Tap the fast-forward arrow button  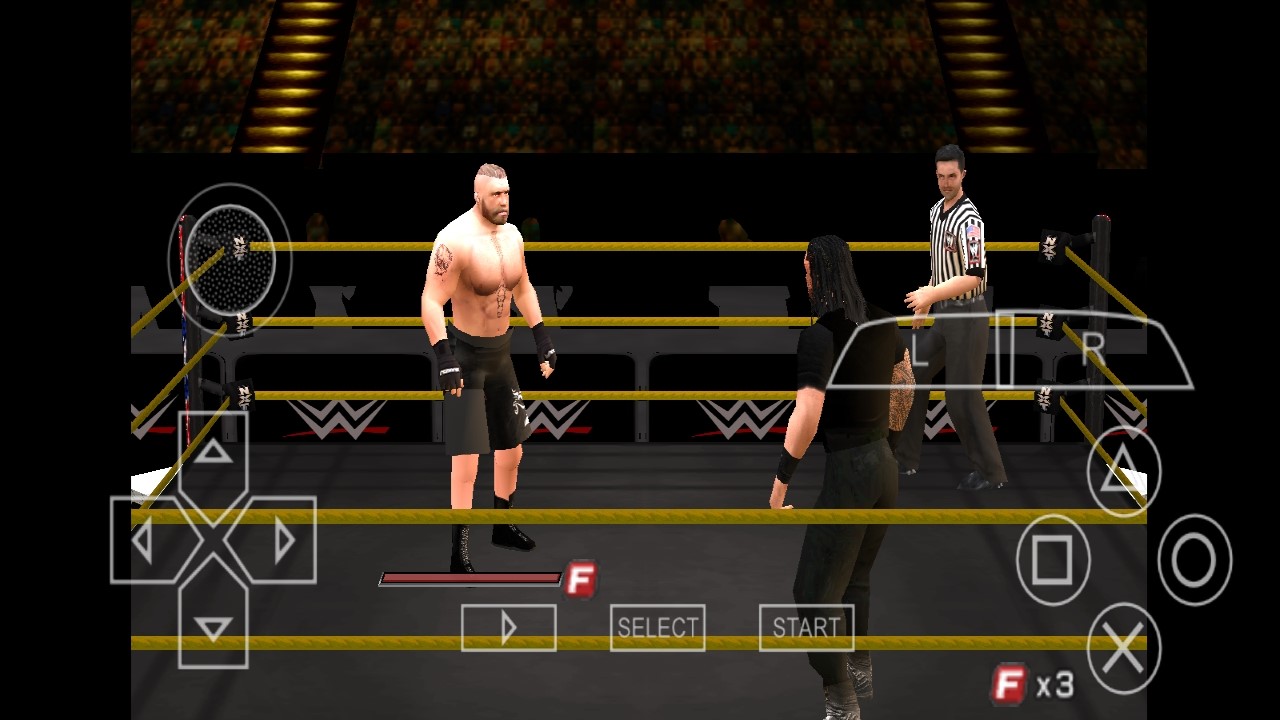click(508, 628)
